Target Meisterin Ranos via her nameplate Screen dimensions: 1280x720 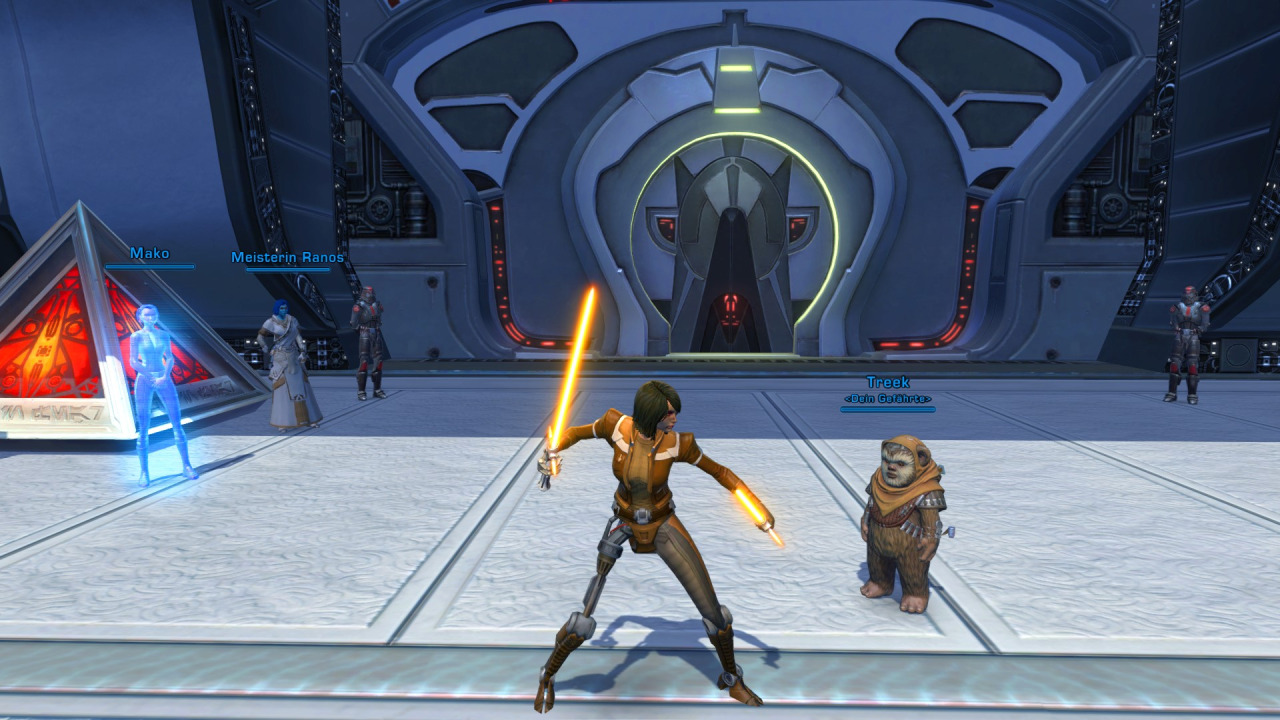(287, 258)
